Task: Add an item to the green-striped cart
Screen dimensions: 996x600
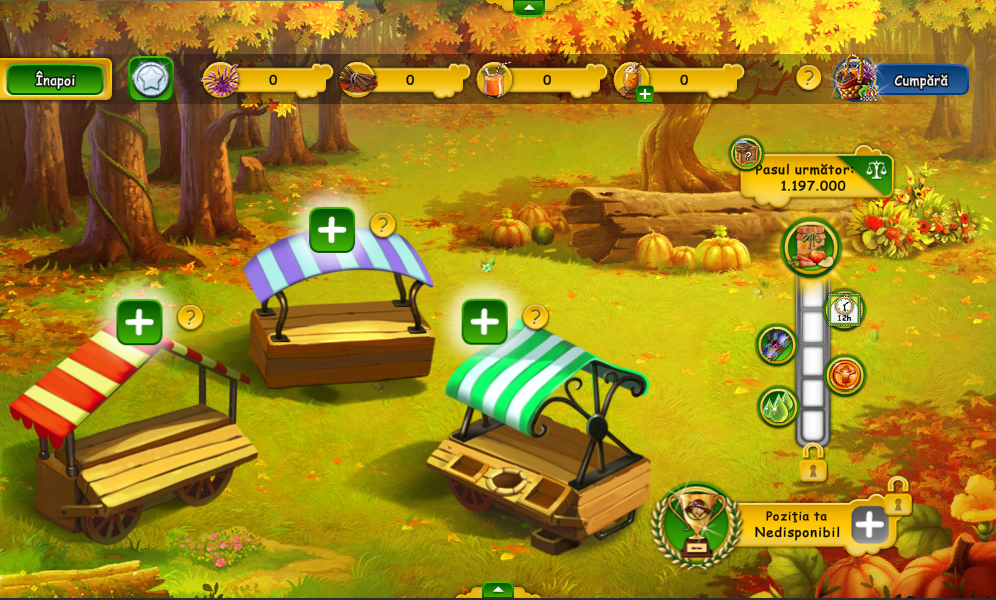Action: coord(485,322)
